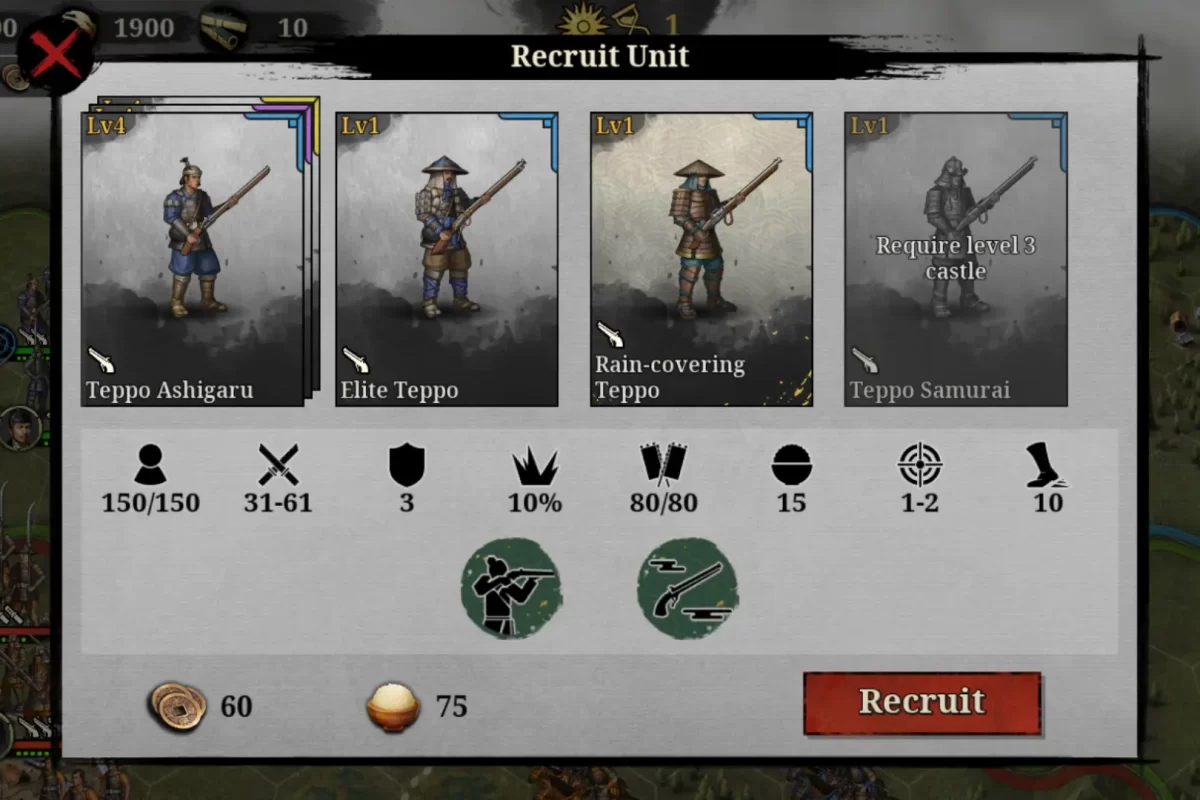The height and width of the screenshot is (800, 1200).
Task: Choose the Elite Teppo unit card
Action: 446,259
